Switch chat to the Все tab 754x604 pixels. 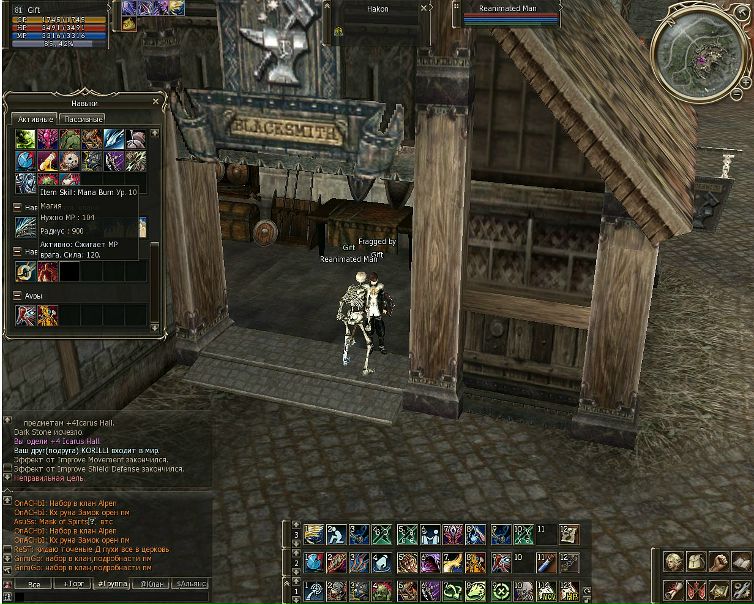pos(34,582)
